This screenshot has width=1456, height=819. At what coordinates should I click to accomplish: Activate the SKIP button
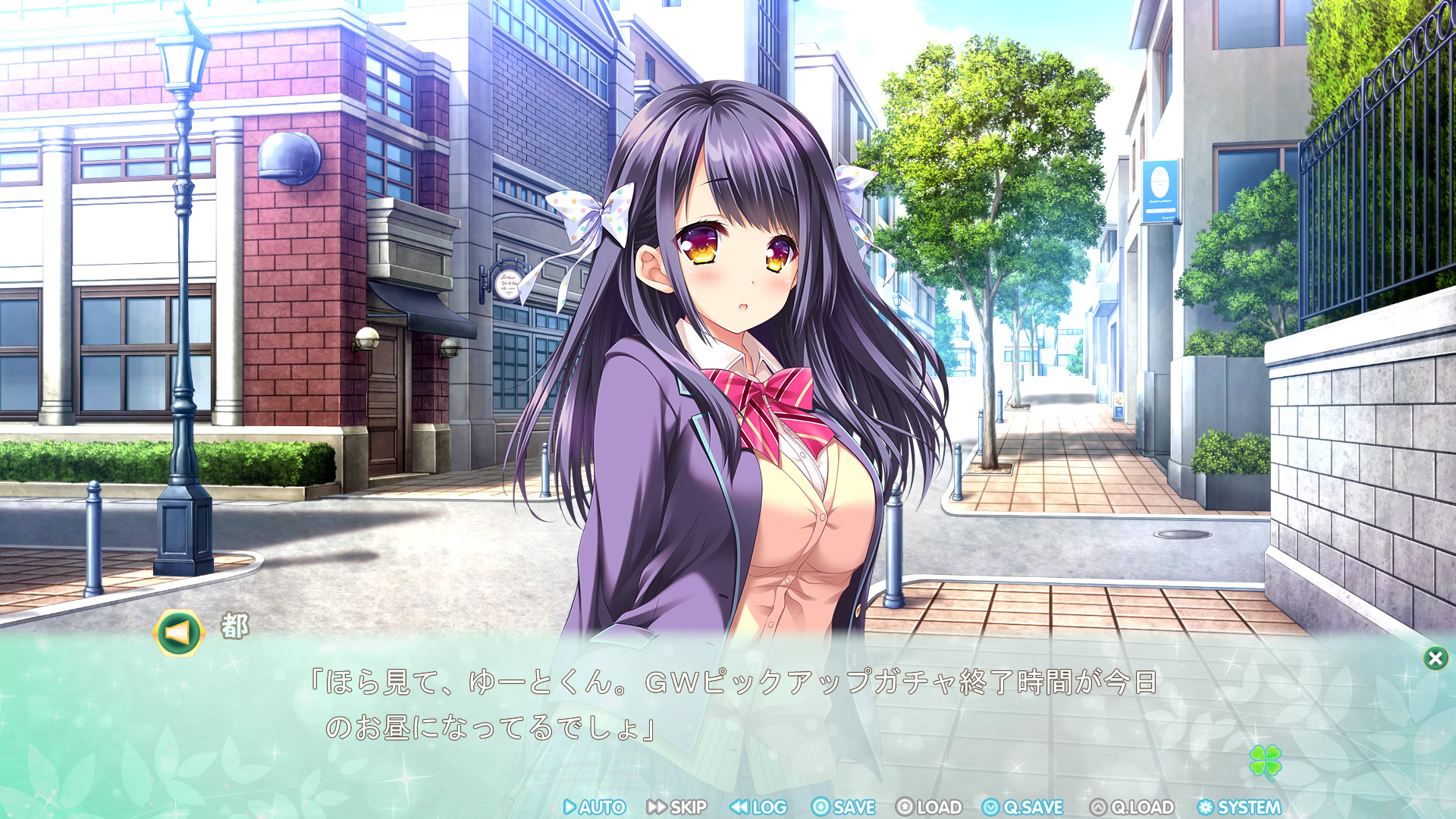pos(677,807)
